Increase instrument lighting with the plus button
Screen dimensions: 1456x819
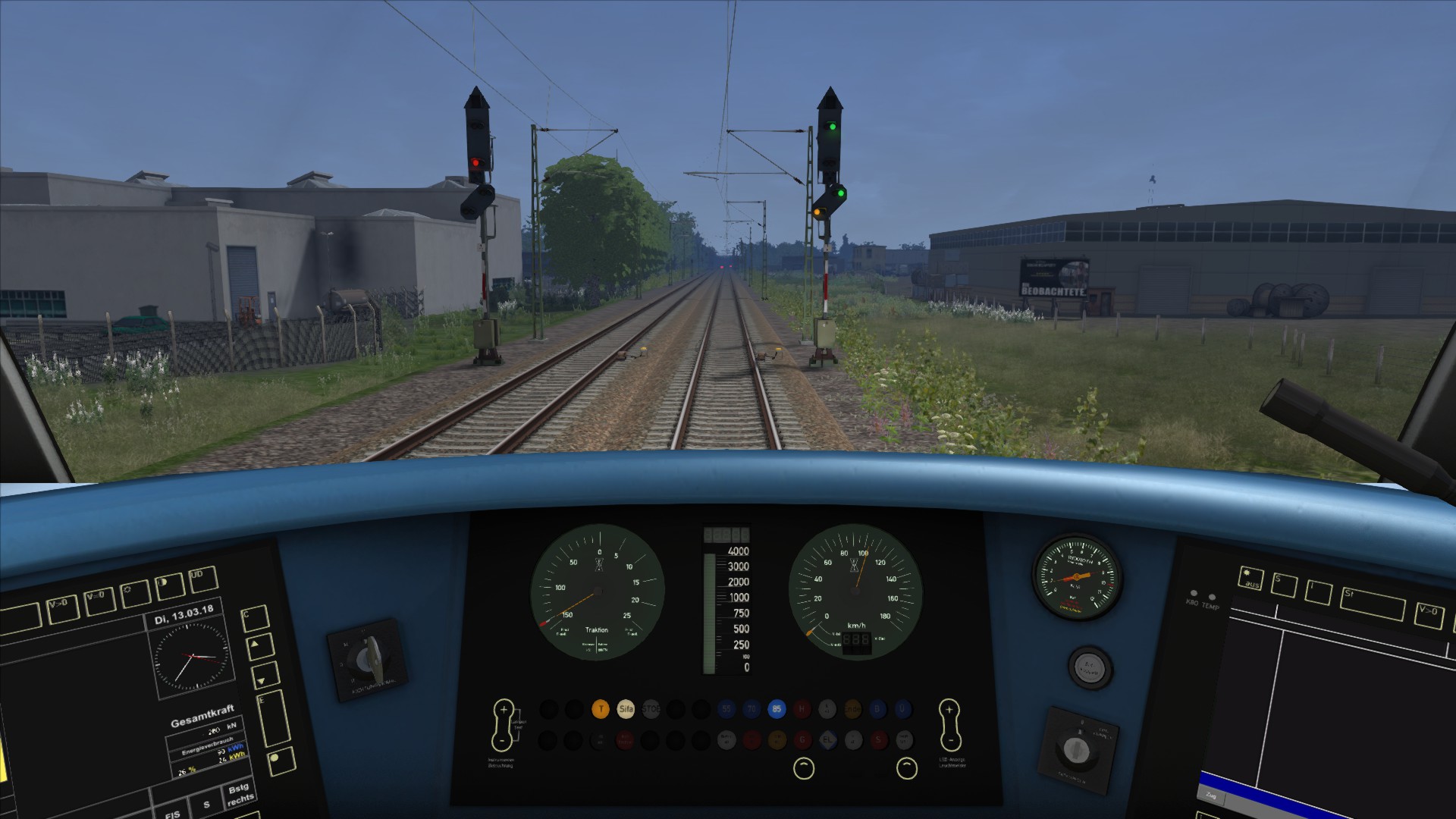pyautogui.click(x=503, y=711)
